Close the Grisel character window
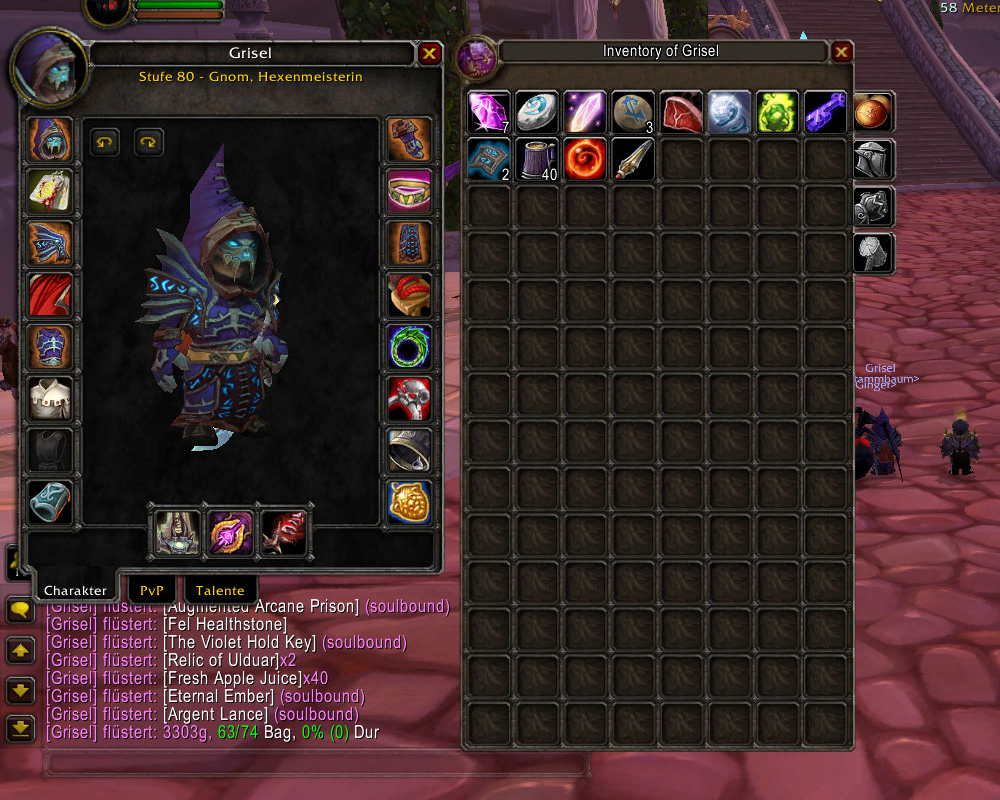The image size is (1000, 800). pyautogui.click(x=430, y=54)
